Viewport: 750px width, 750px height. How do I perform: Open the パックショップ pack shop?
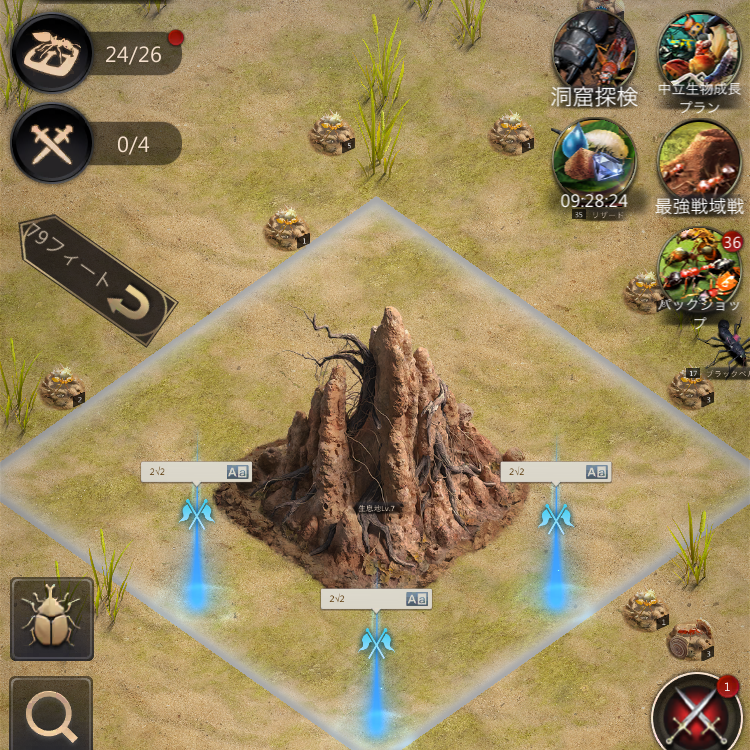coord(699,268)
